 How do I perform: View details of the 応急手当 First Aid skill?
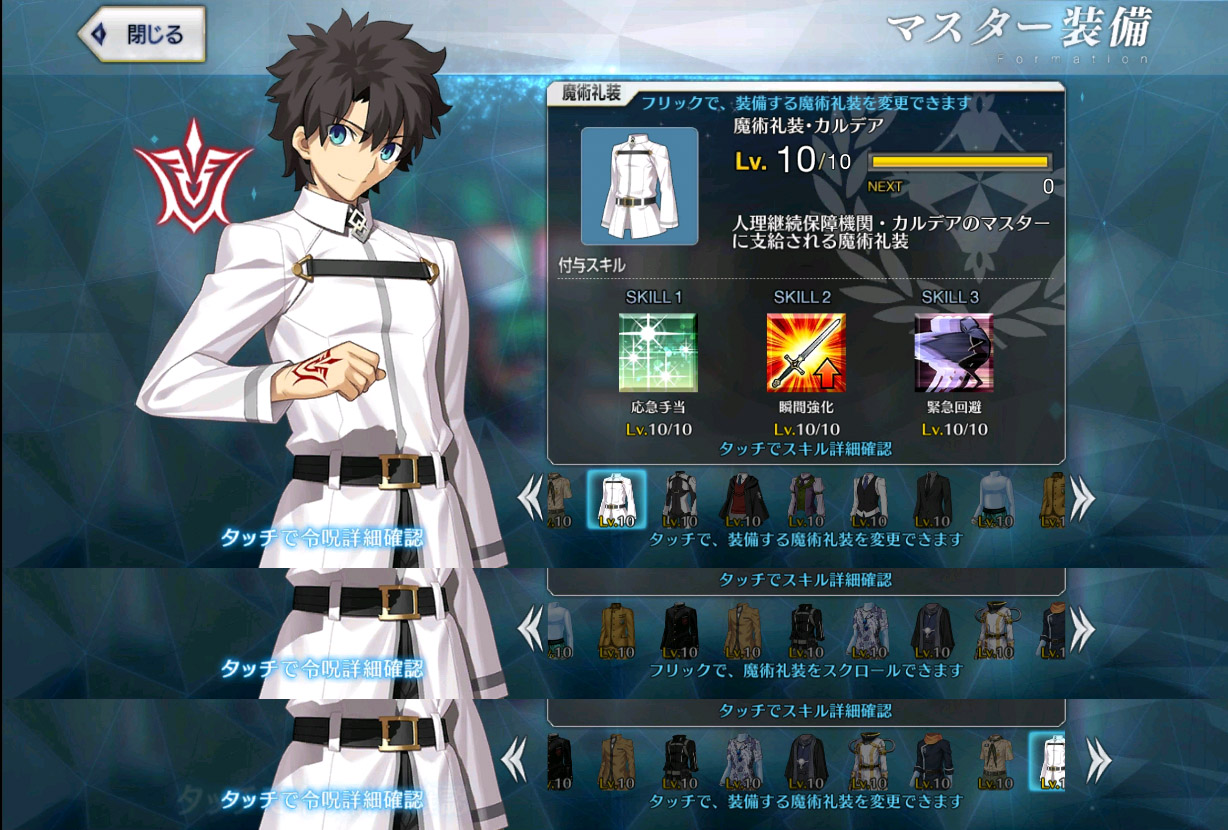(x=657, y=352)
